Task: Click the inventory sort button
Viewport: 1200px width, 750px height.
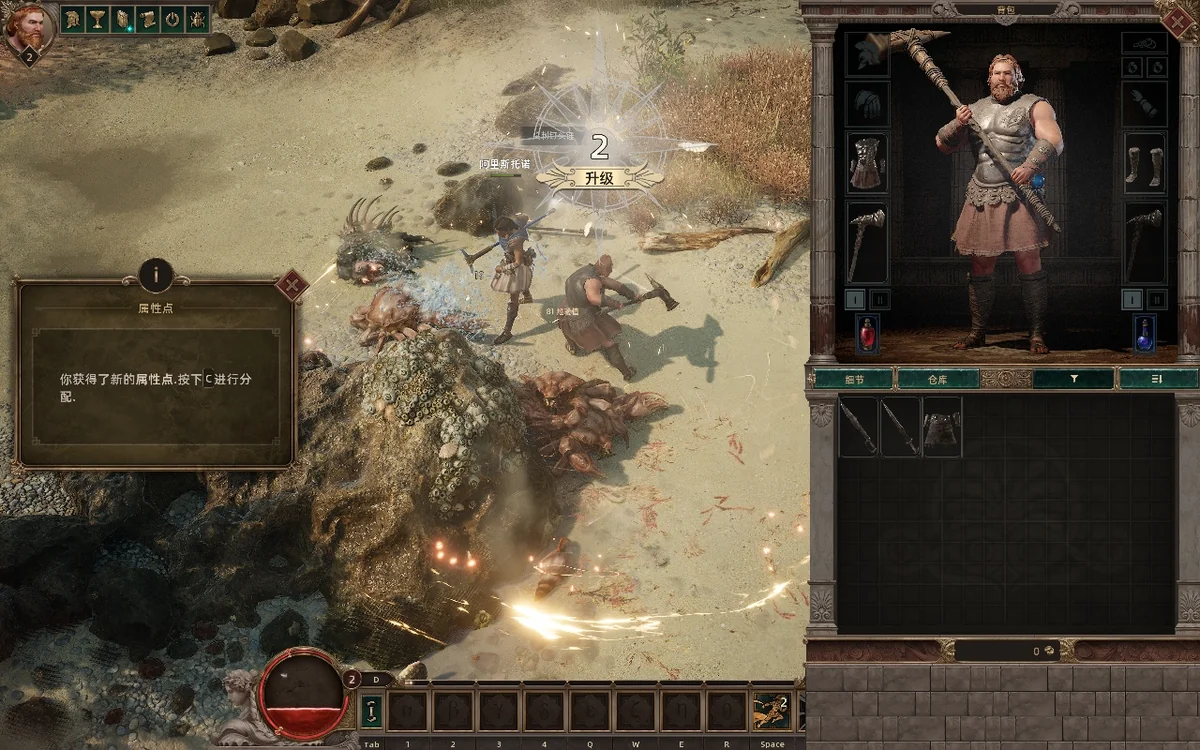Action: (x=1157, y=379)
